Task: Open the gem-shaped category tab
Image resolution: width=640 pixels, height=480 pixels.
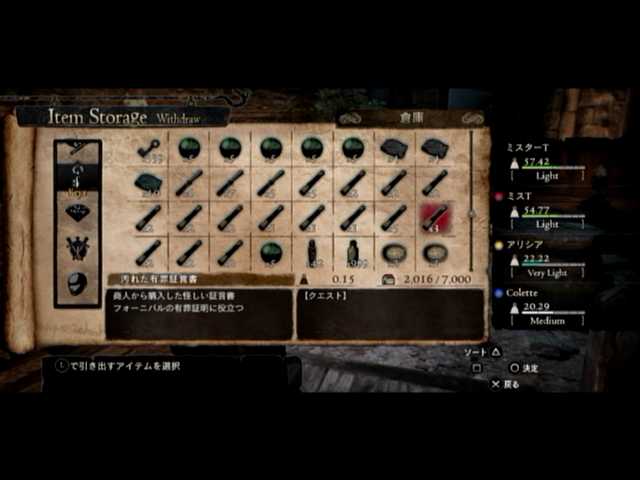Action: click(77, 212)
